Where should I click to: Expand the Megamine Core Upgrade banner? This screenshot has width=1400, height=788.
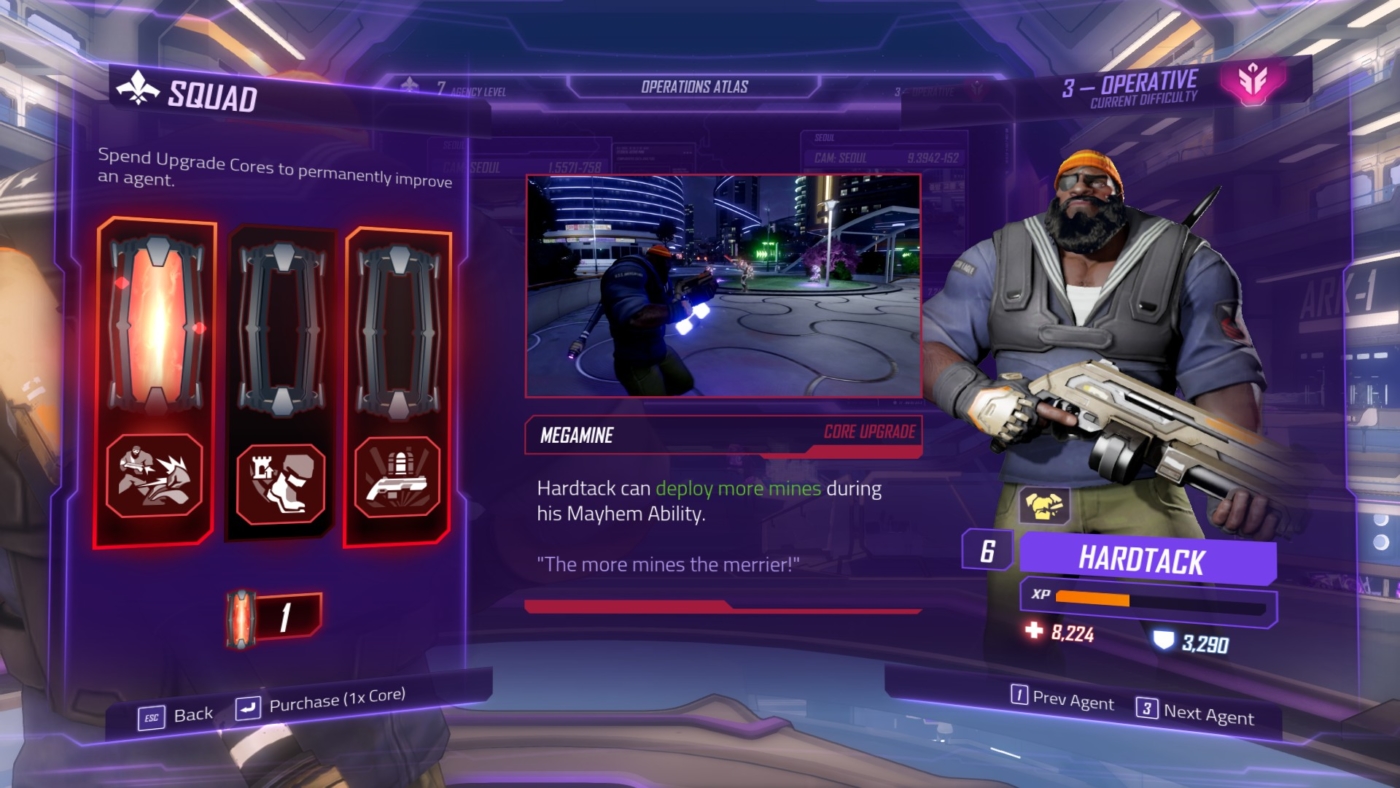point(722,434)
